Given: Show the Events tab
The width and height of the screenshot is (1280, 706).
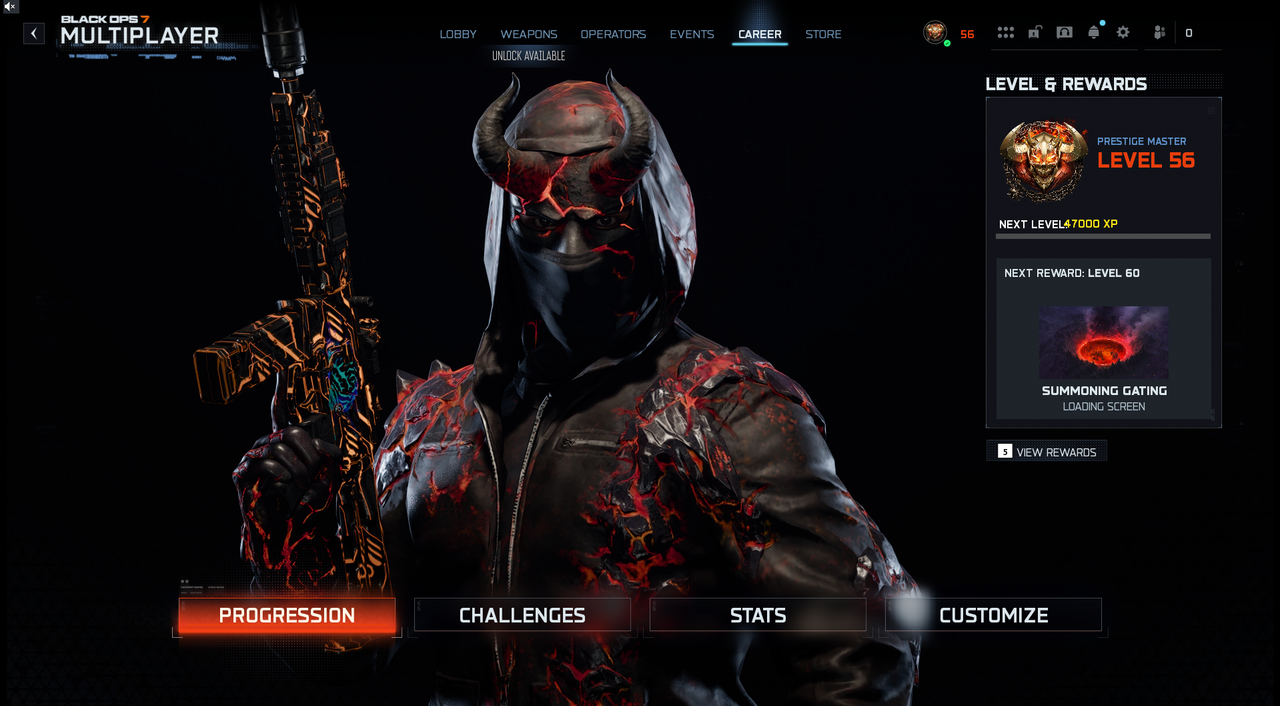Looking at the screenshot, I should pos(692,34).
